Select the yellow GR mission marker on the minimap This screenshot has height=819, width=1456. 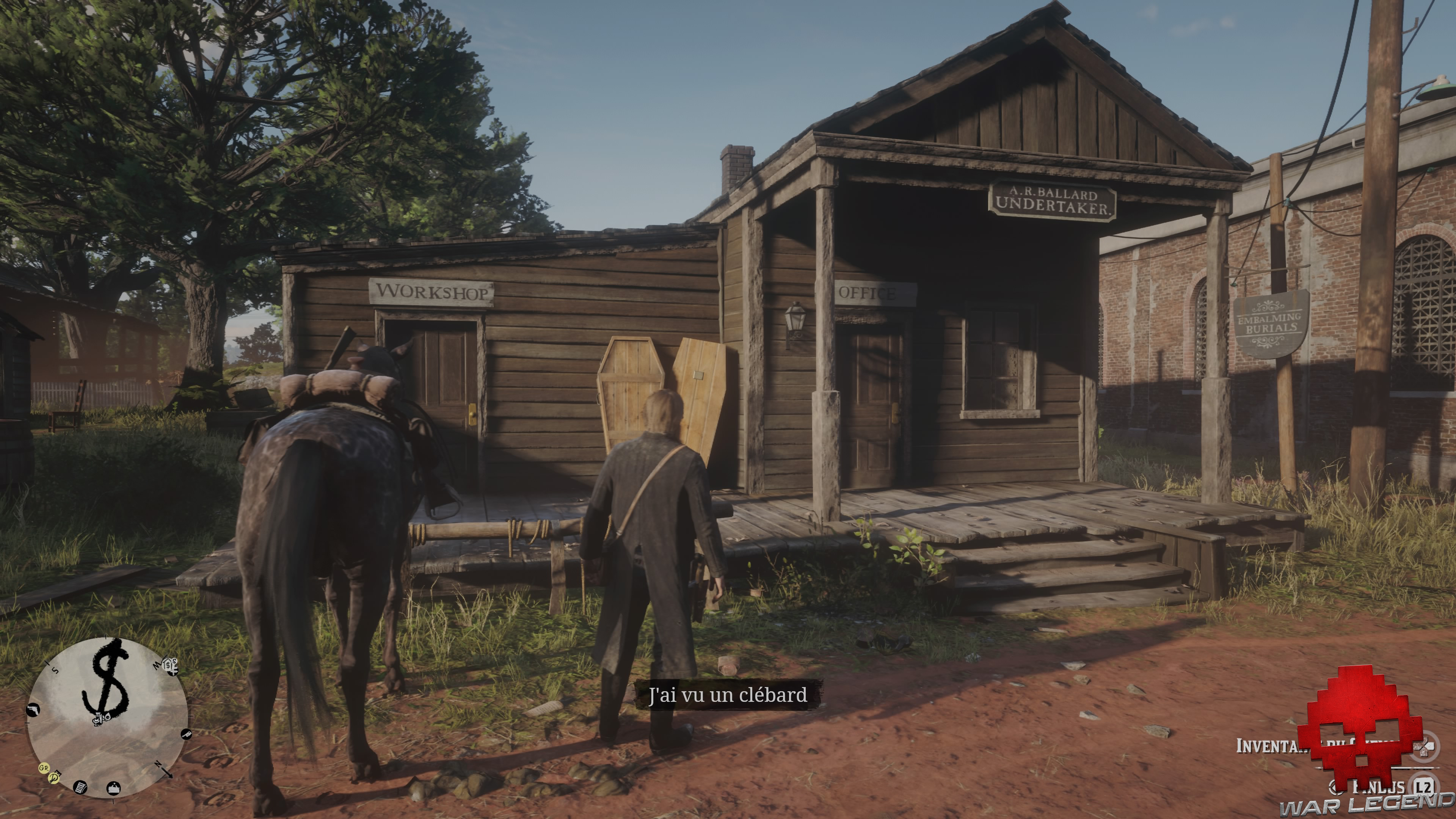click(x=44, y=769)
